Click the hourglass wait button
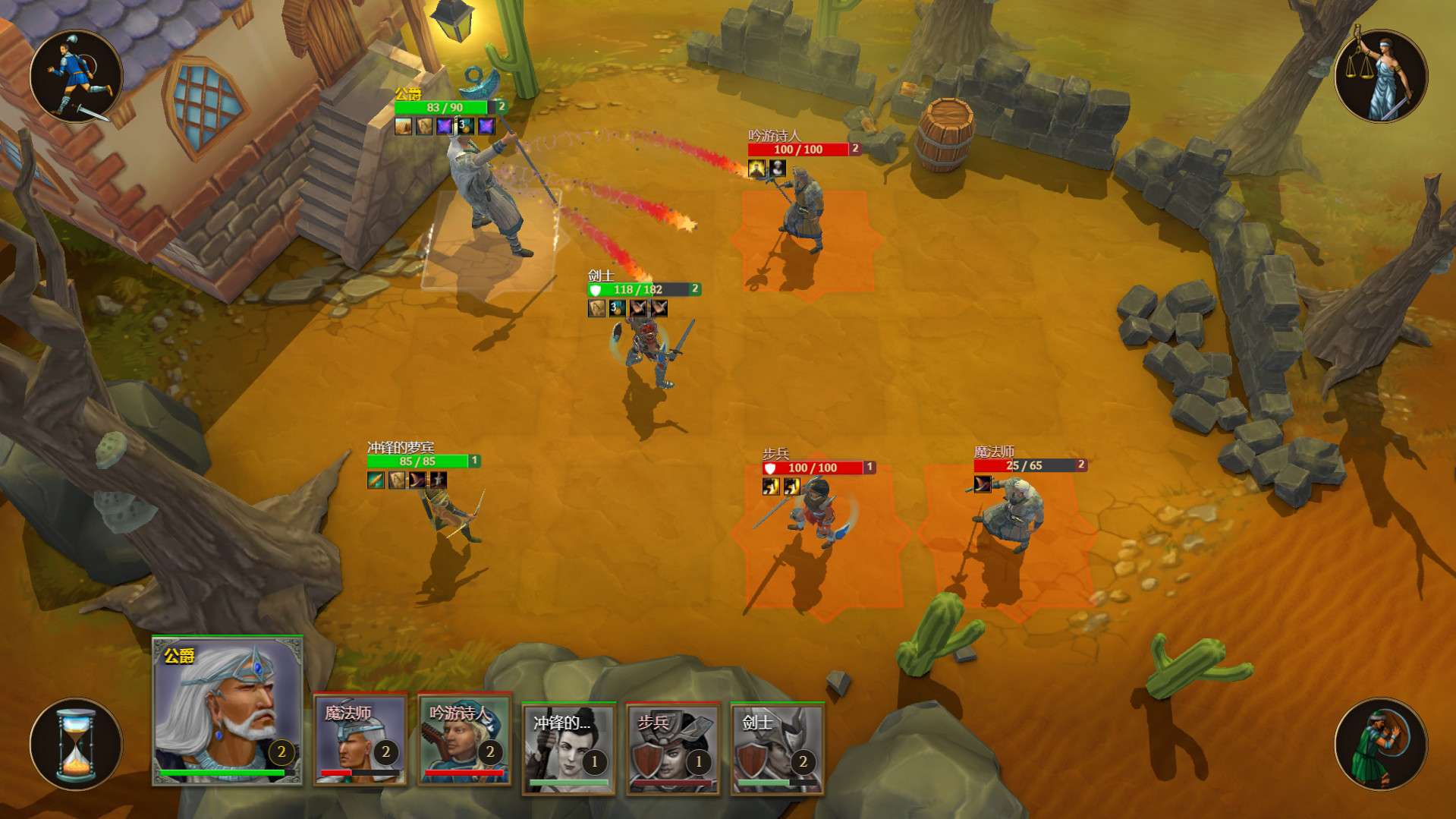The width and height of the screenshot is (1456, 819). point(76,745)
